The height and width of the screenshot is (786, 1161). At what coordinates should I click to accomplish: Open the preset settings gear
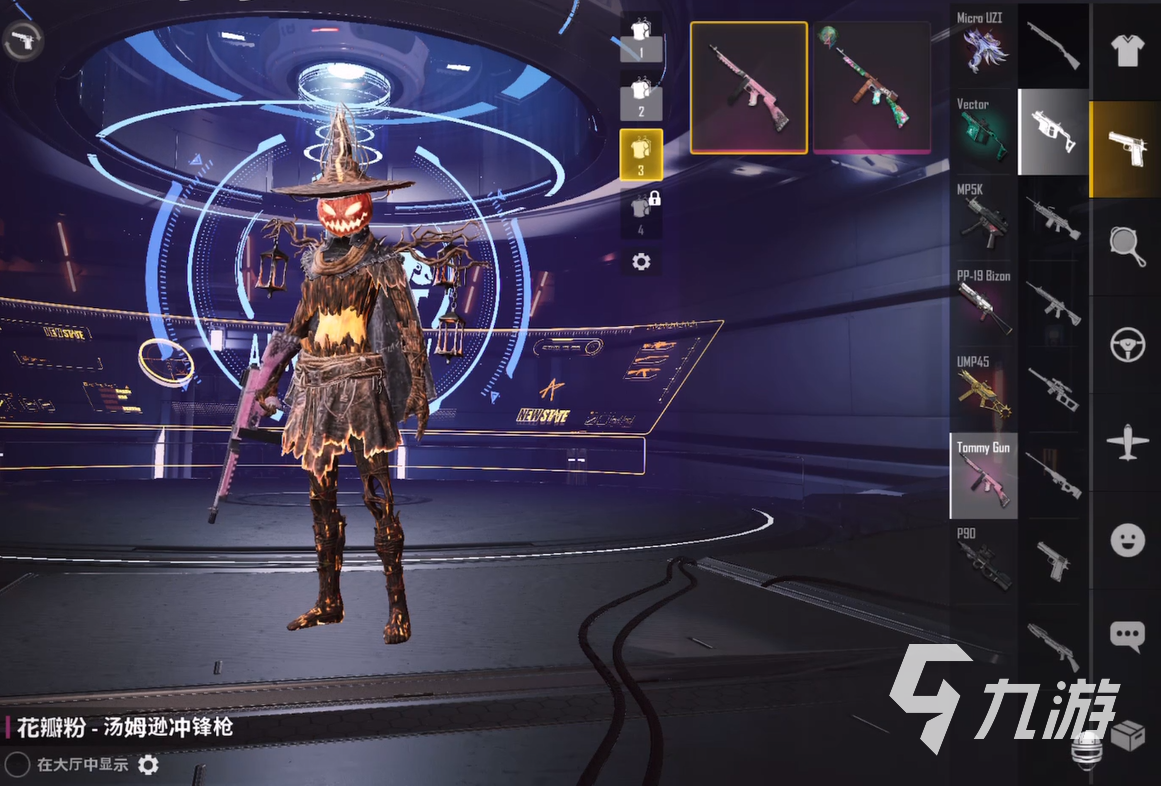641,262
